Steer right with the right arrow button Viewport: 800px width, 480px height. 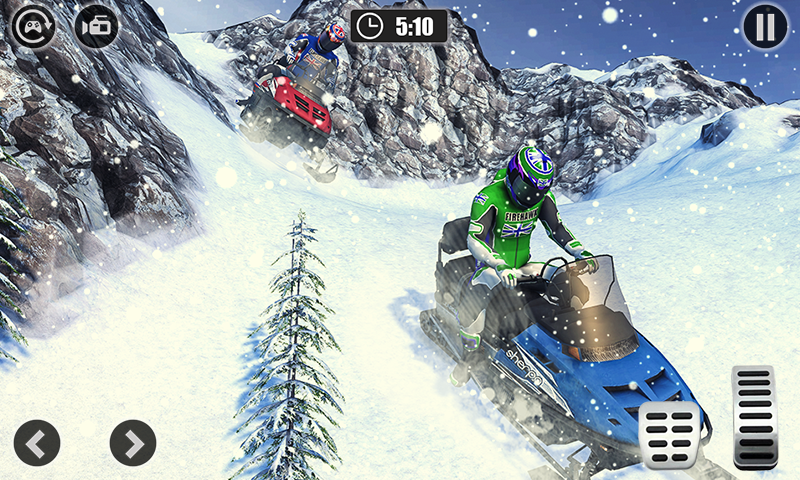click(133, 442)
